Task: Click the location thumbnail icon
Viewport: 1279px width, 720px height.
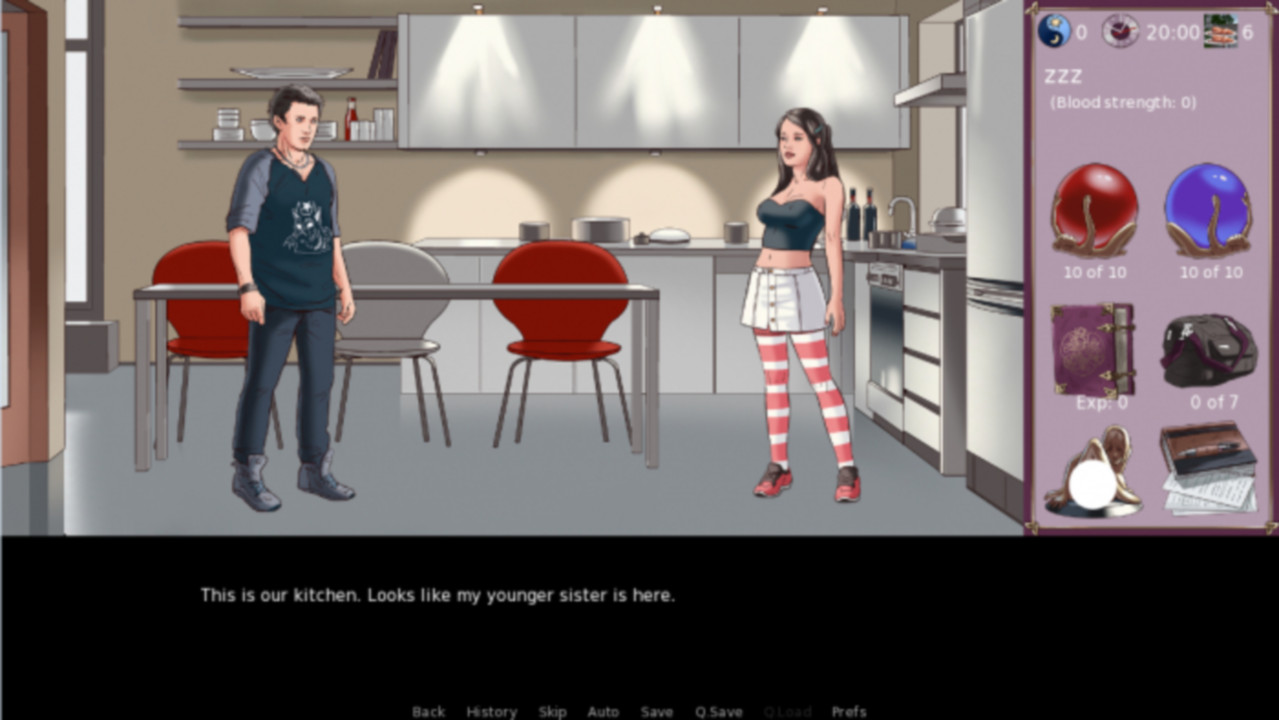Action: [x=1220, y=31]
